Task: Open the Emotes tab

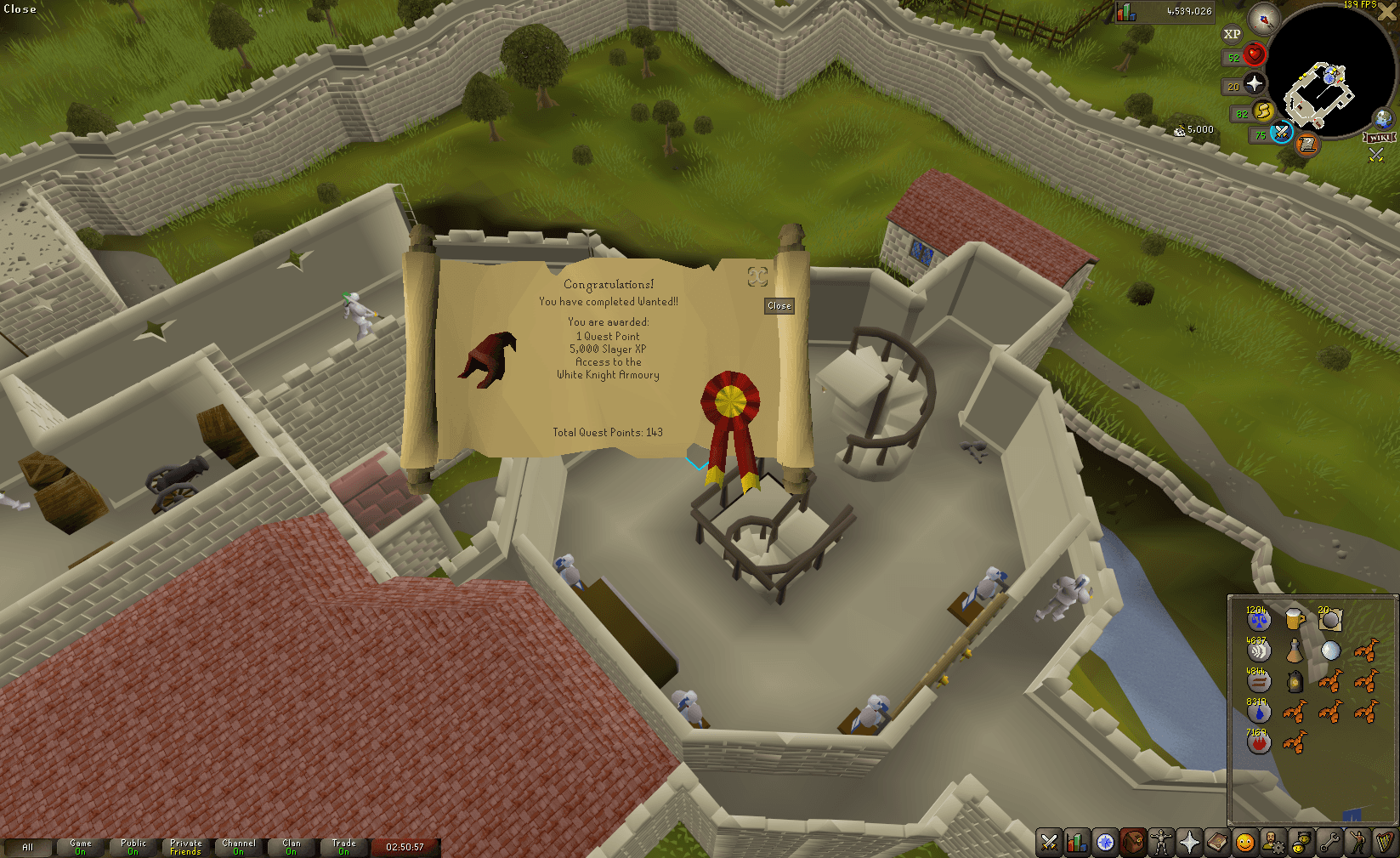Action: (1357, 843)
